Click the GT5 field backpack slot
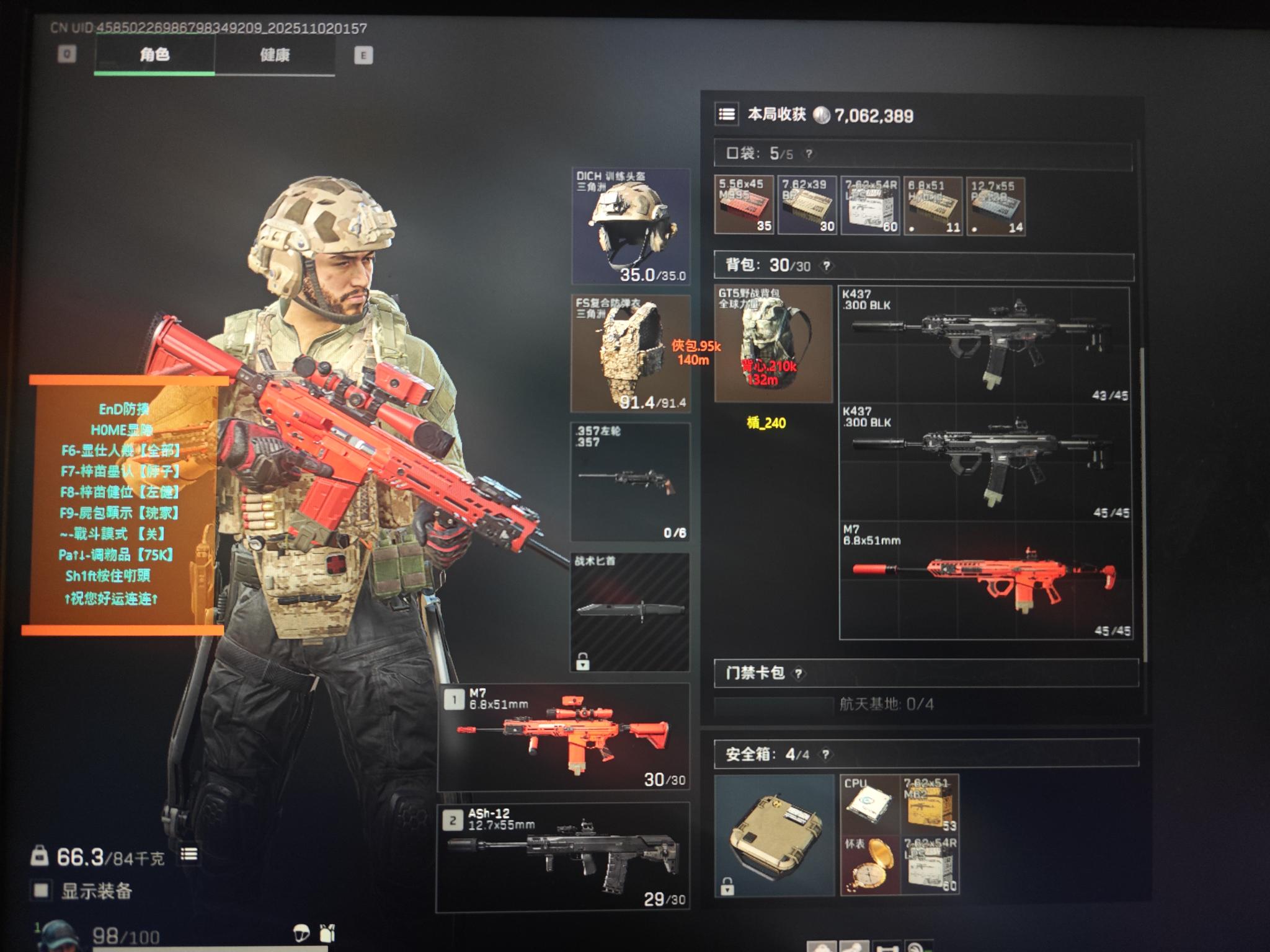 (x=773, y=343)
